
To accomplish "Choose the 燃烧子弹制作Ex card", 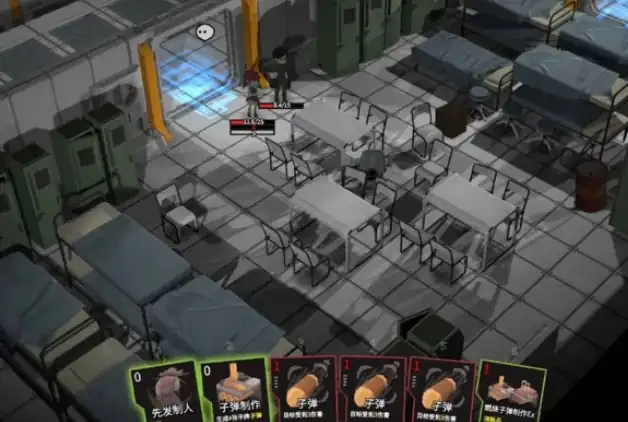I will click(512, 392).
